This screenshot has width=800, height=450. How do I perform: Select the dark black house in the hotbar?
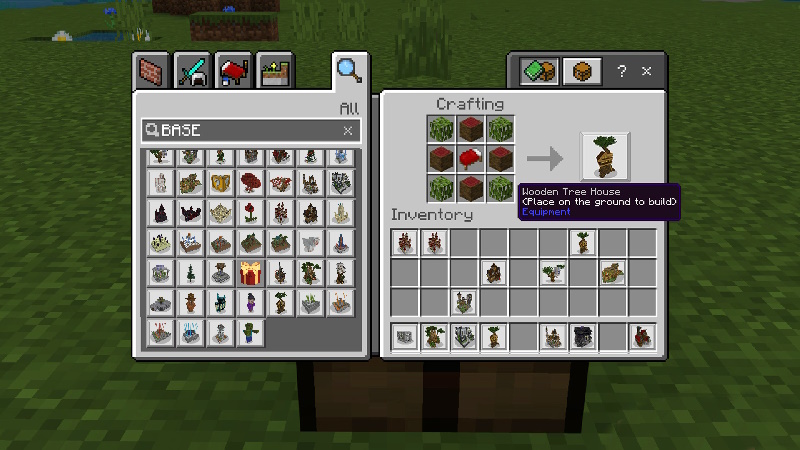click(582, 337)
